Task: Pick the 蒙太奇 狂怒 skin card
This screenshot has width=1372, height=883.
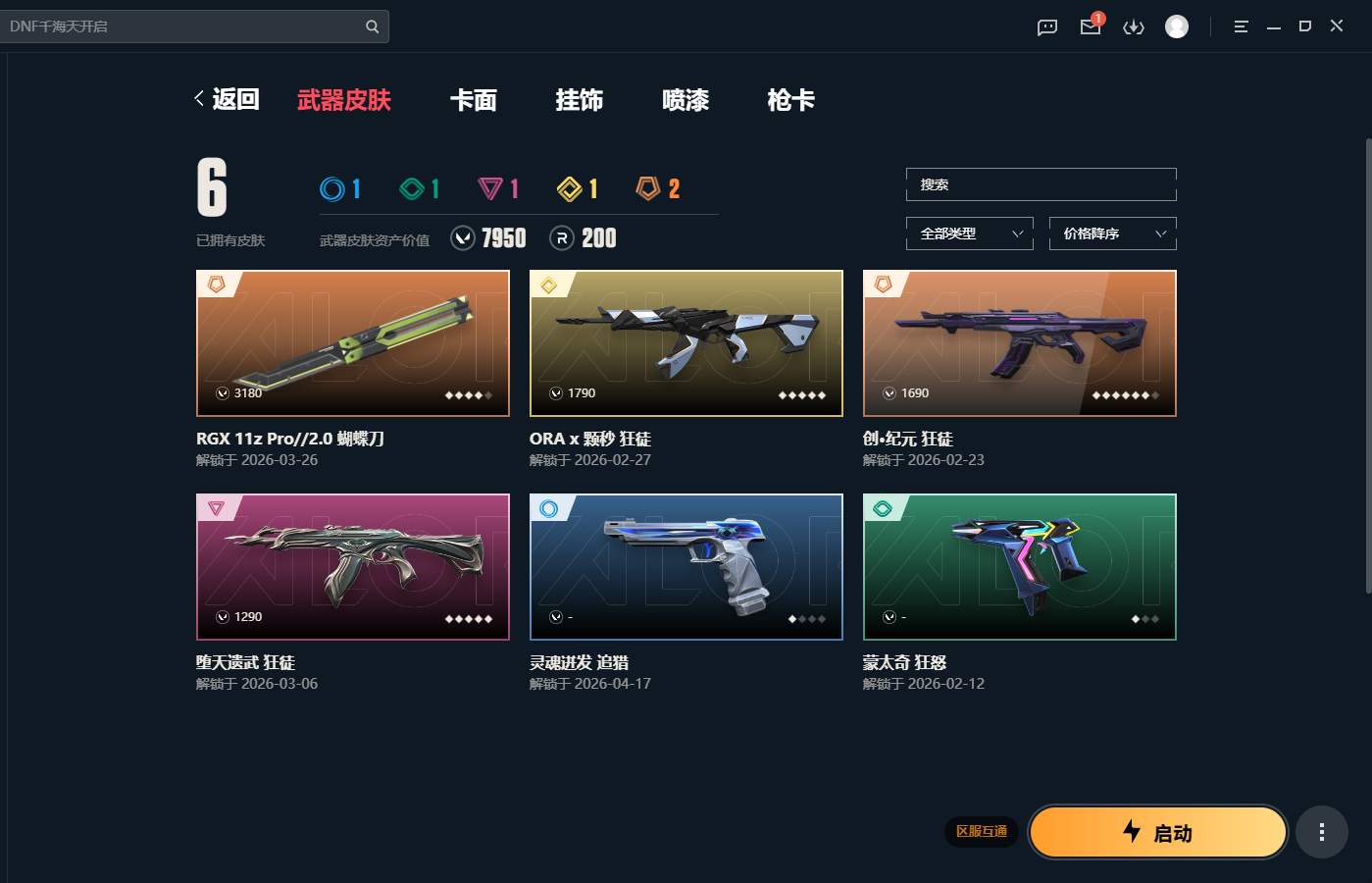Action: click(x=1019, y=567)
